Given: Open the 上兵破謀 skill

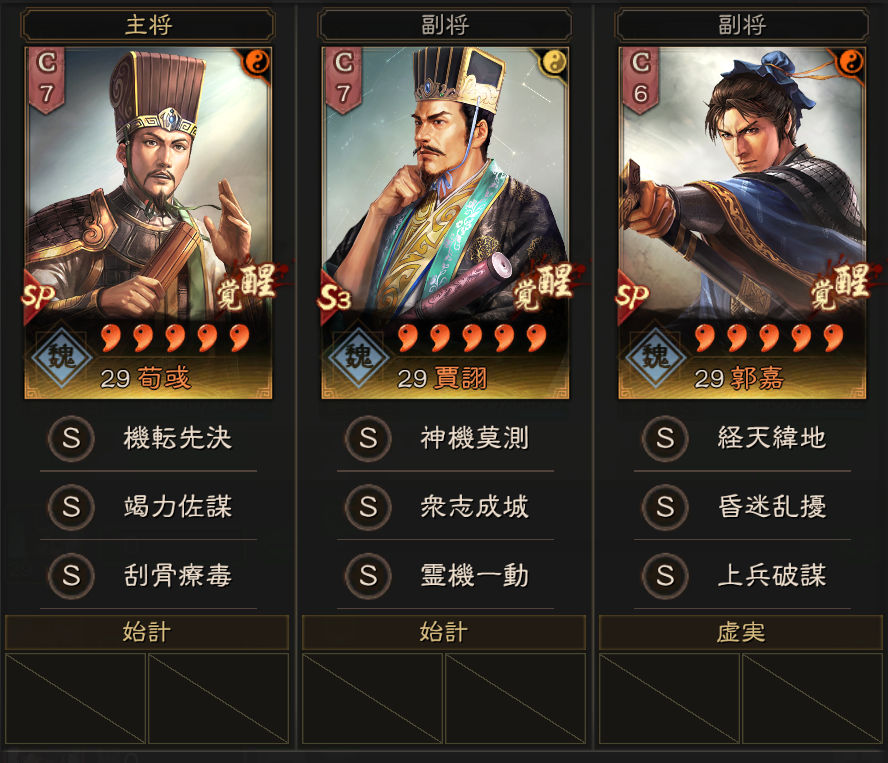Looking at the screenshot, I should pos(742,576).
